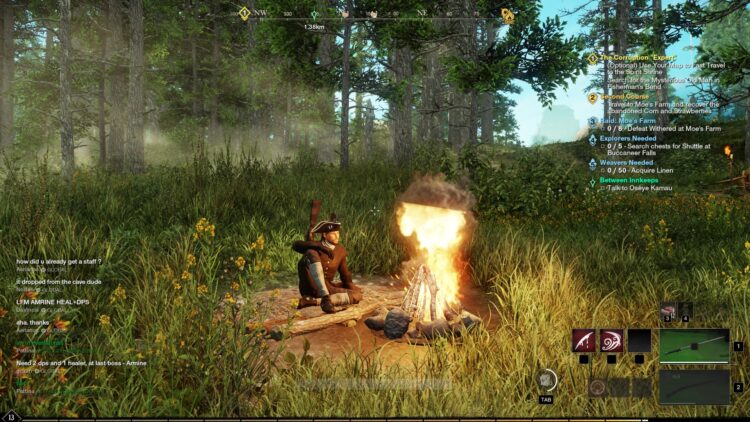Image resolution: width=750 pixels, height=422 pixels.
Task: Use the item in quick slot 4
Action: coord(685,311)
